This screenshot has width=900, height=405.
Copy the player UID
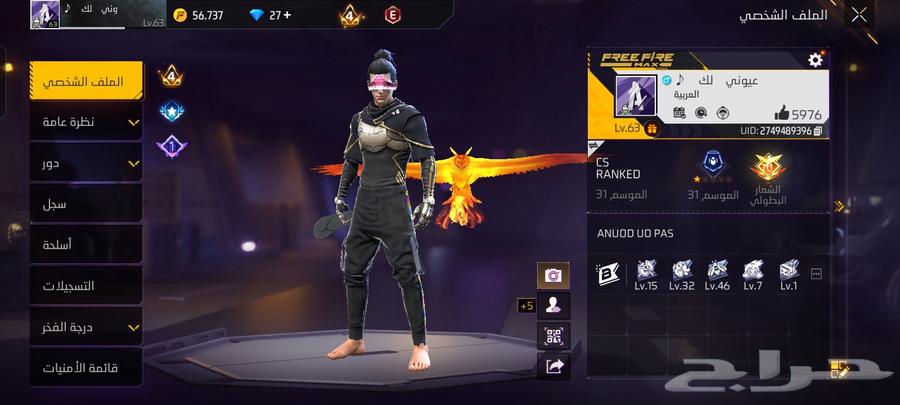[819, 130]
